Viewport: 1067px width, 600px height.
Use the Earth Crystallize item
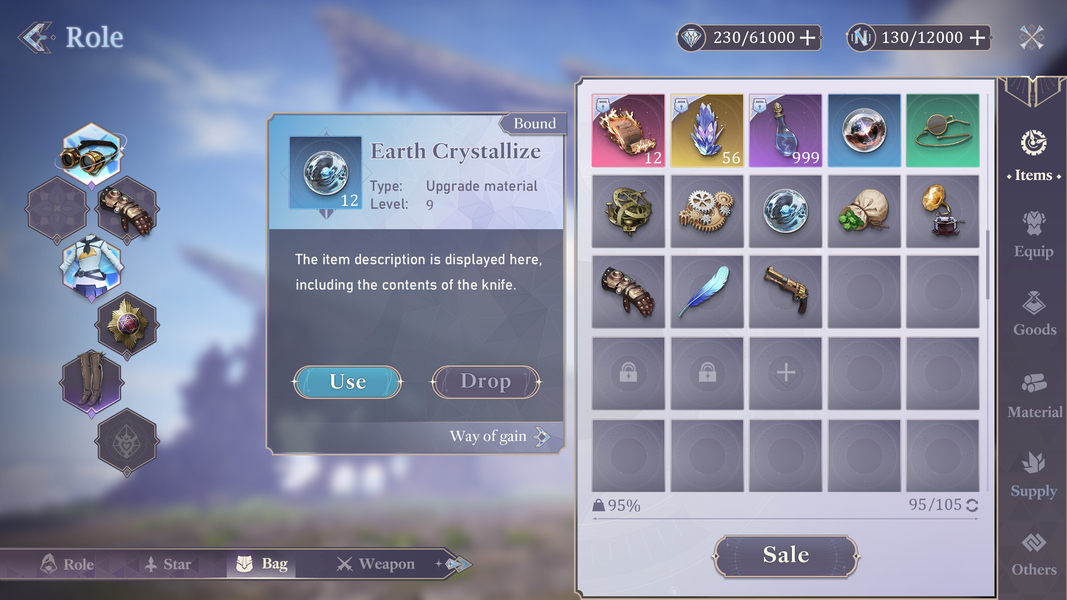[347, 382]
